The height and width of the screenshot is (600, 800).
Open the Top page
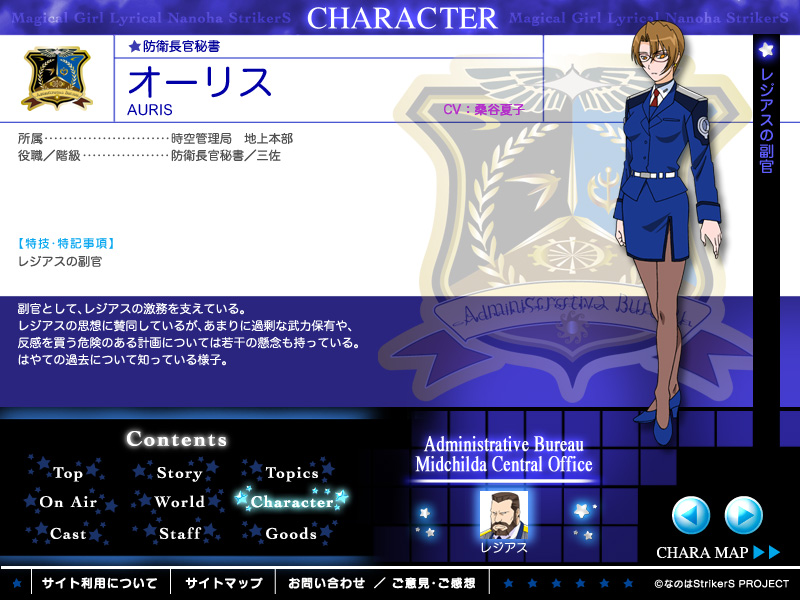(x=68, y=473)
